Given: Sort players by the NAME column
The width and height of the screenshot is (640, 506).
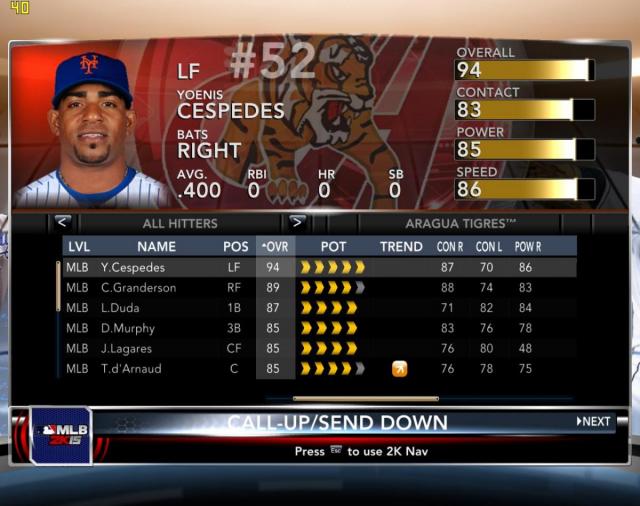Looking at the screenshot, I should [x=156, y=246].
